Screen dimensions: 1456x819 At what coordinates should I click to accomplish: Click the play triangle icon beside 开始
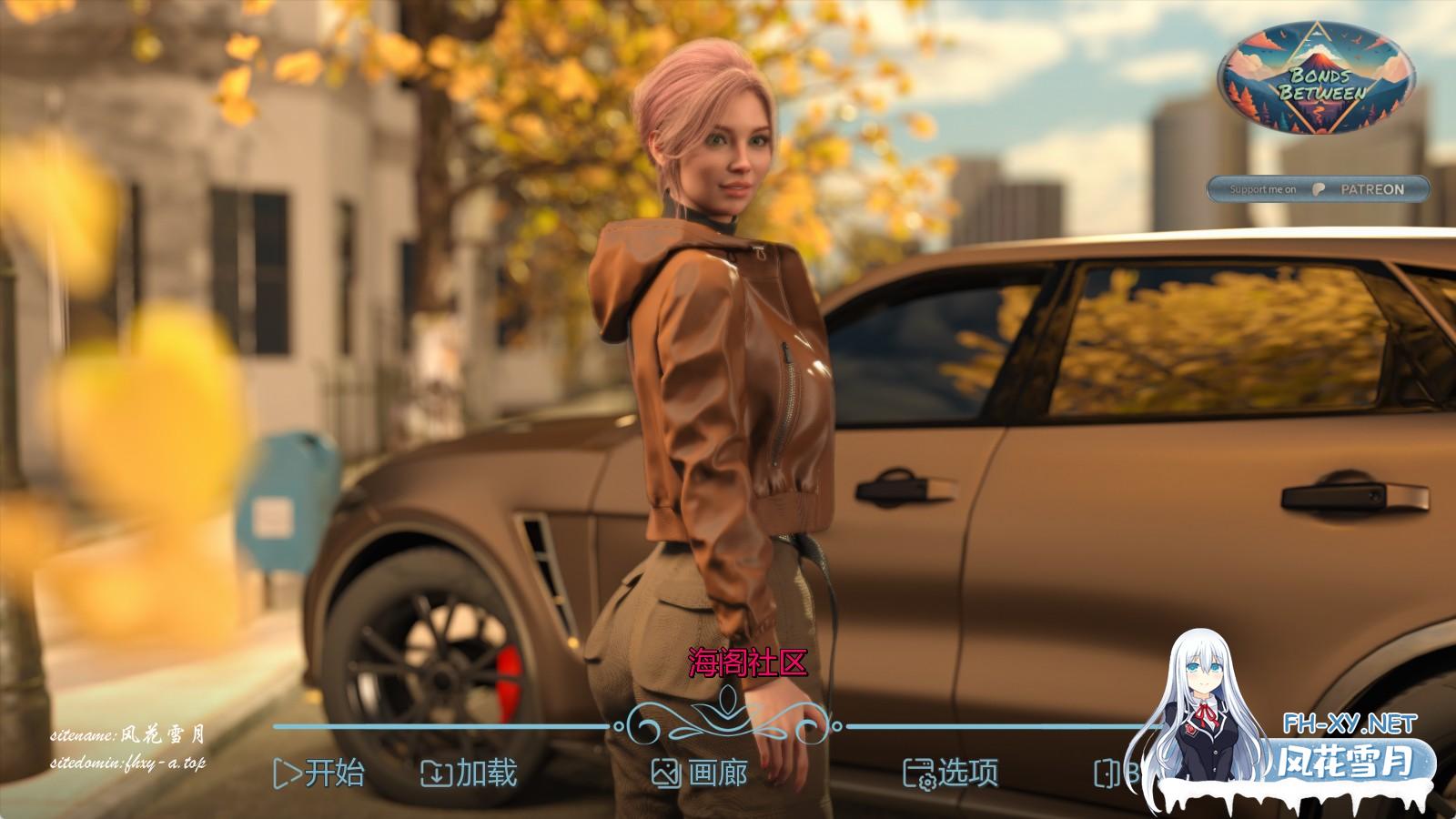point(287,774)
